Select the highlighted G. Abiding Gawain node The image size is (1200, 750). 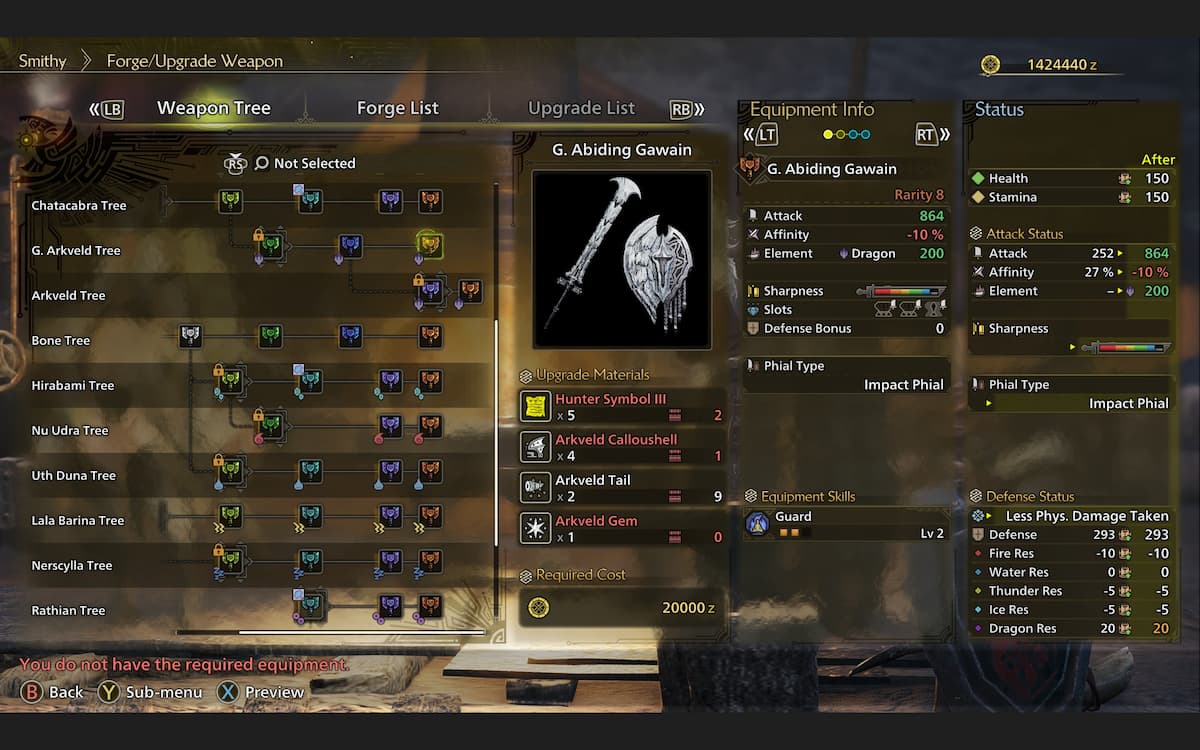pos(430,244)
